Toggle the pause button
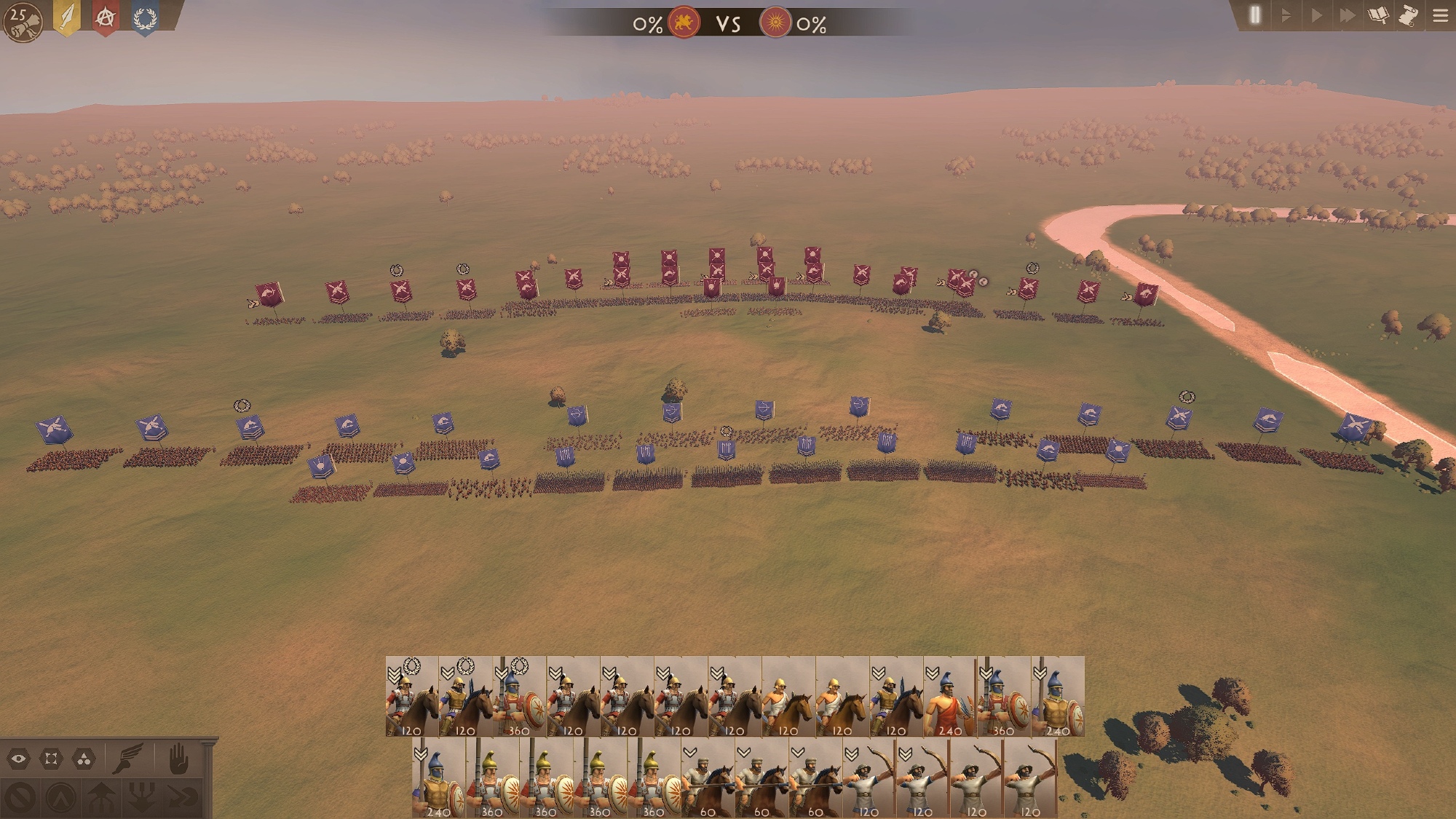 point(1254,15)
